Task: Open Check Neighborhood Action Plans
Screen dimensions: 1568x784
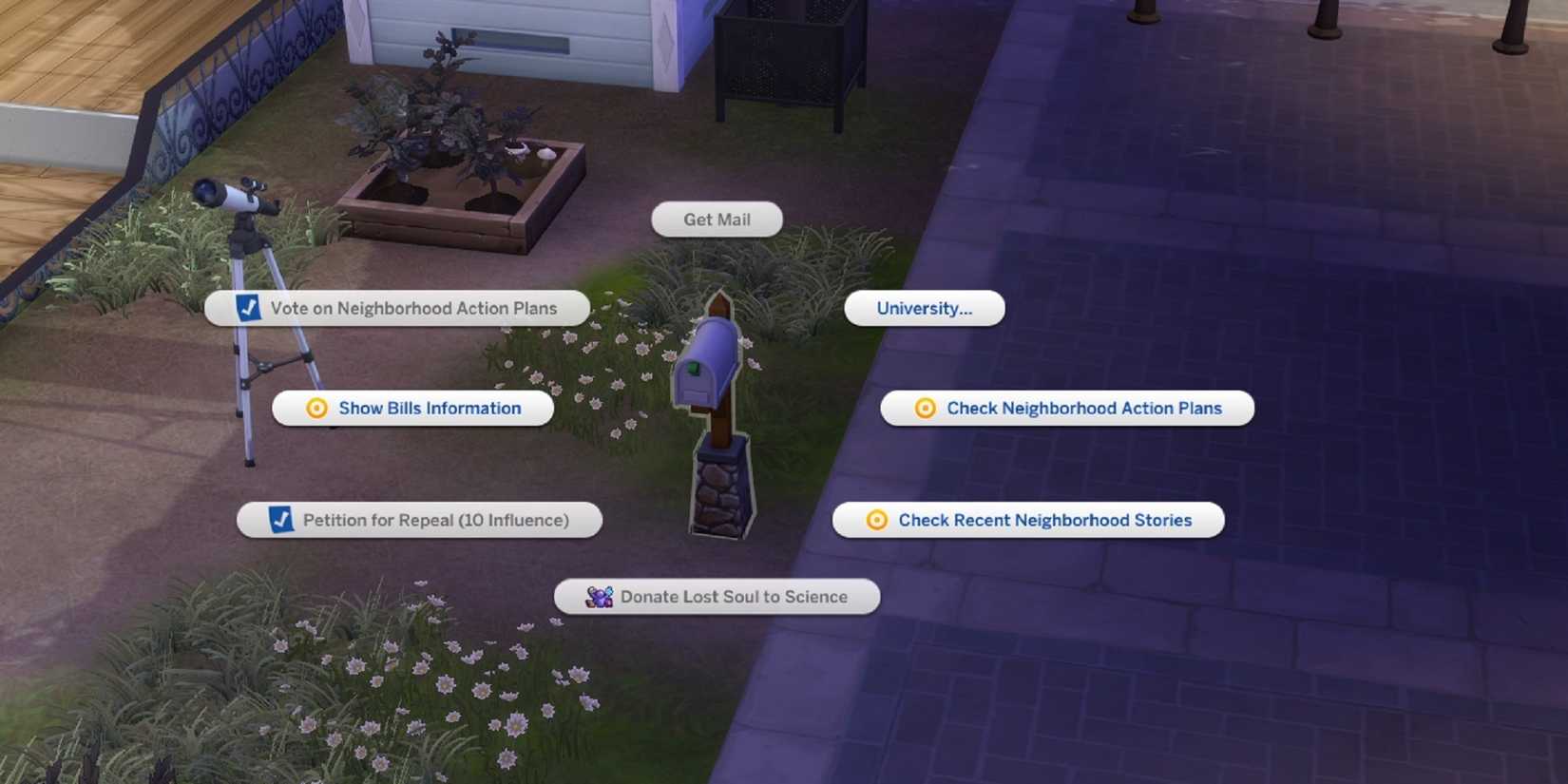Action: pos(1083,408)
